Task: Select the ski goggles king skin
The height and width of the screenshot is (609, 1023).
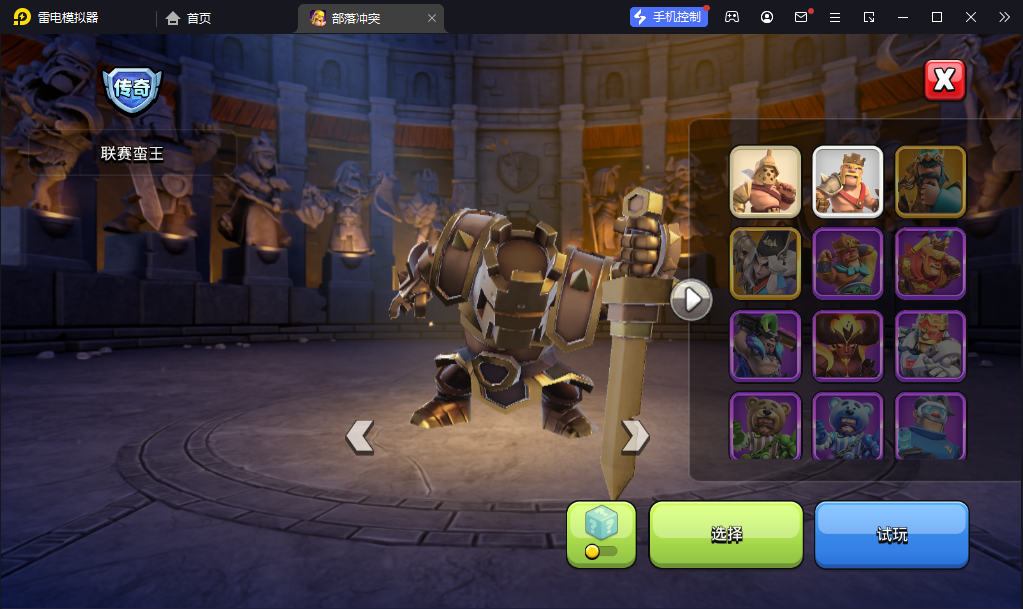Action: (x=930, y=426)
